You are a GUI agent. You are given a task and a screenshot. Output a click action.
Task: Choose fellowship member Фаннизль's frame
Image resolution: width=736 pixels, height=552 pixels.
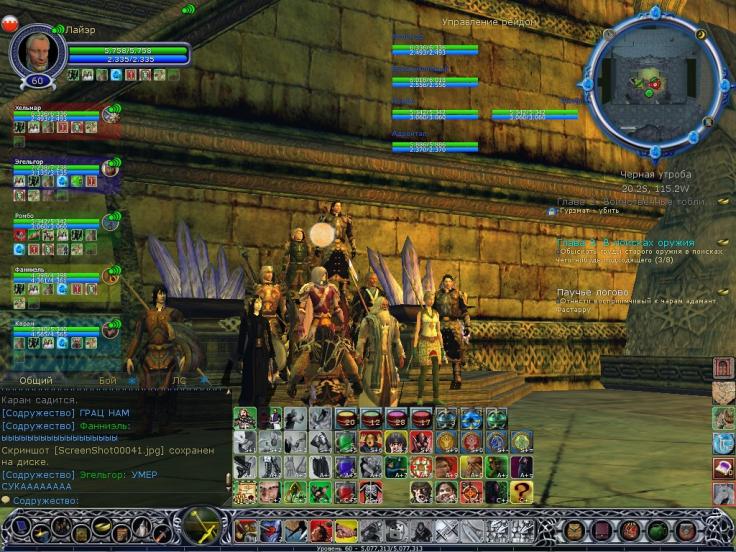(x=60, y=284)
